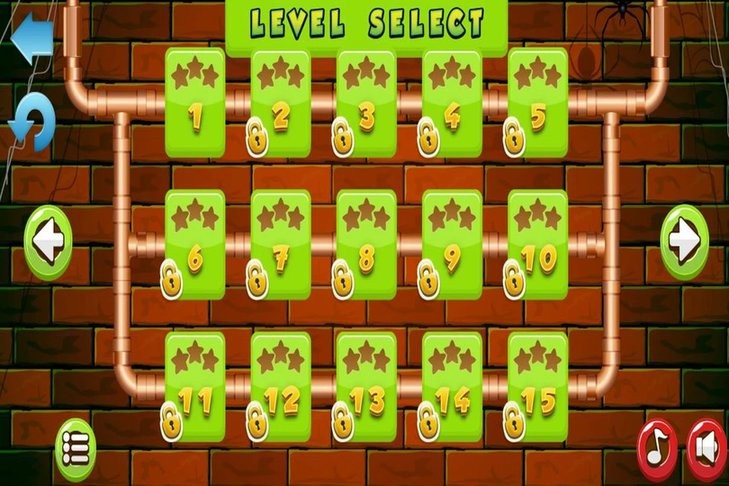The width and height of the screenshot is (729, 486).
Task: Choose the locked level 2 tile
Action: [280, 101]
